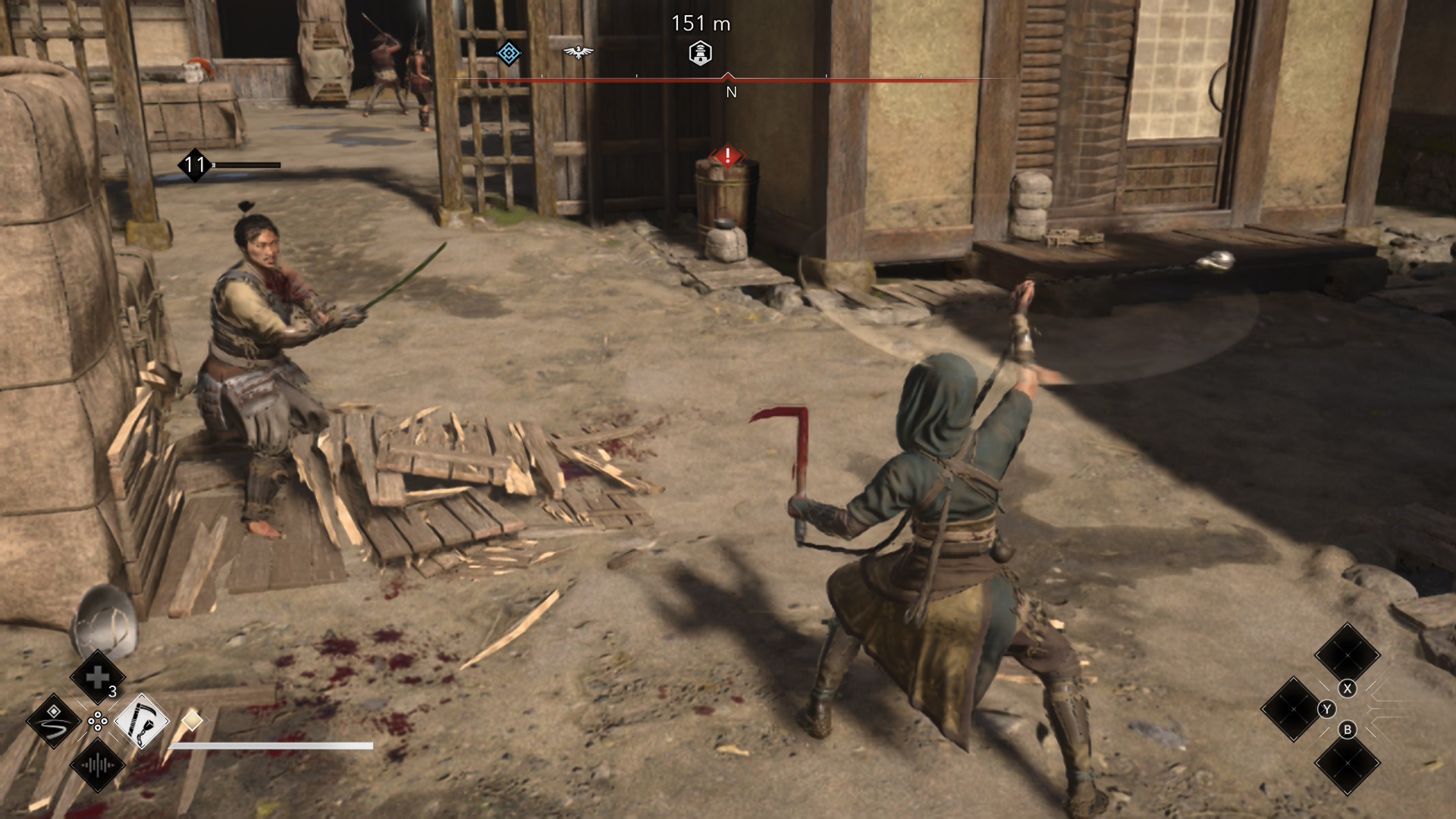
Task: Select the tool slot with the curved stroke
Action: [54, 721]
